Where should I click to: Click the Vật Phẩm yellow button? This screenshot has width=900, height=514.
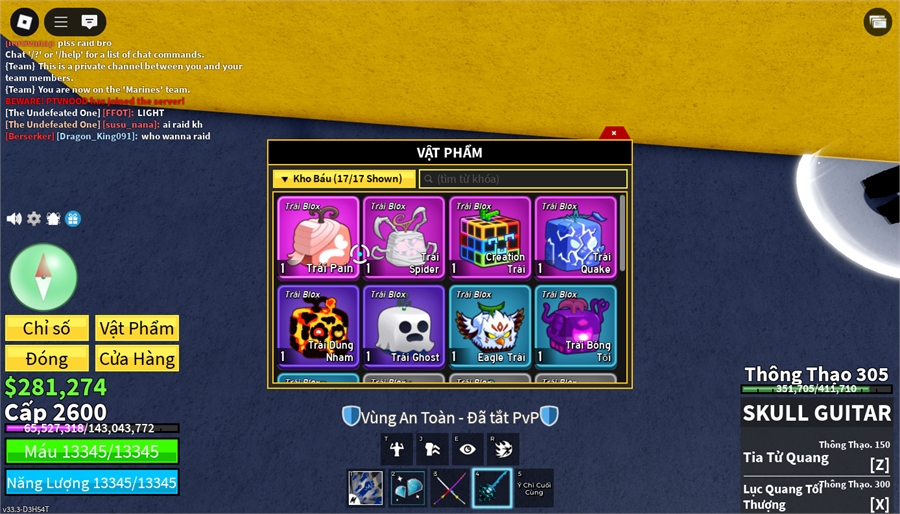137,328
